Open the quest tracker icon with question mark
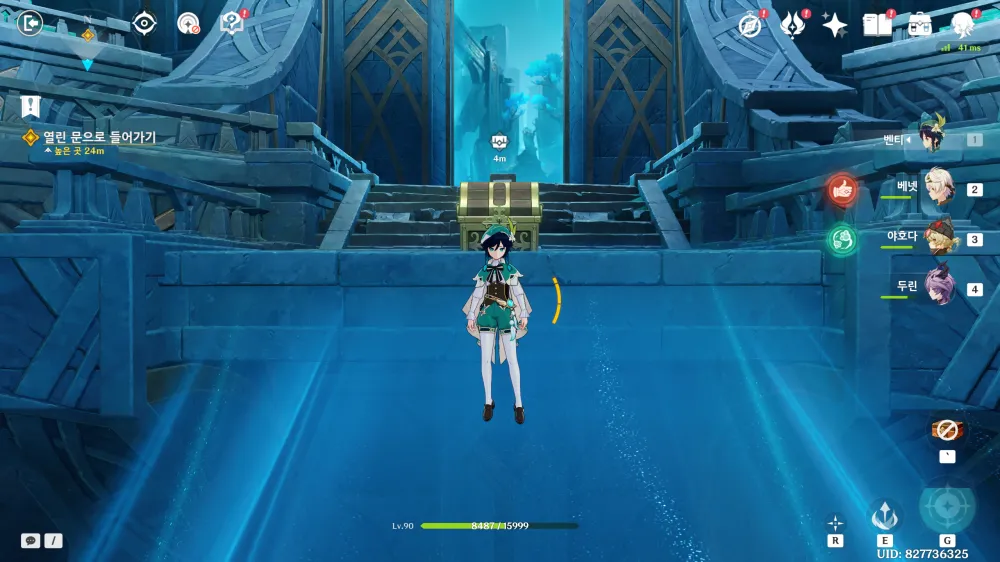The height and width of the screenshot is (562, 1000). pos(232,23)
